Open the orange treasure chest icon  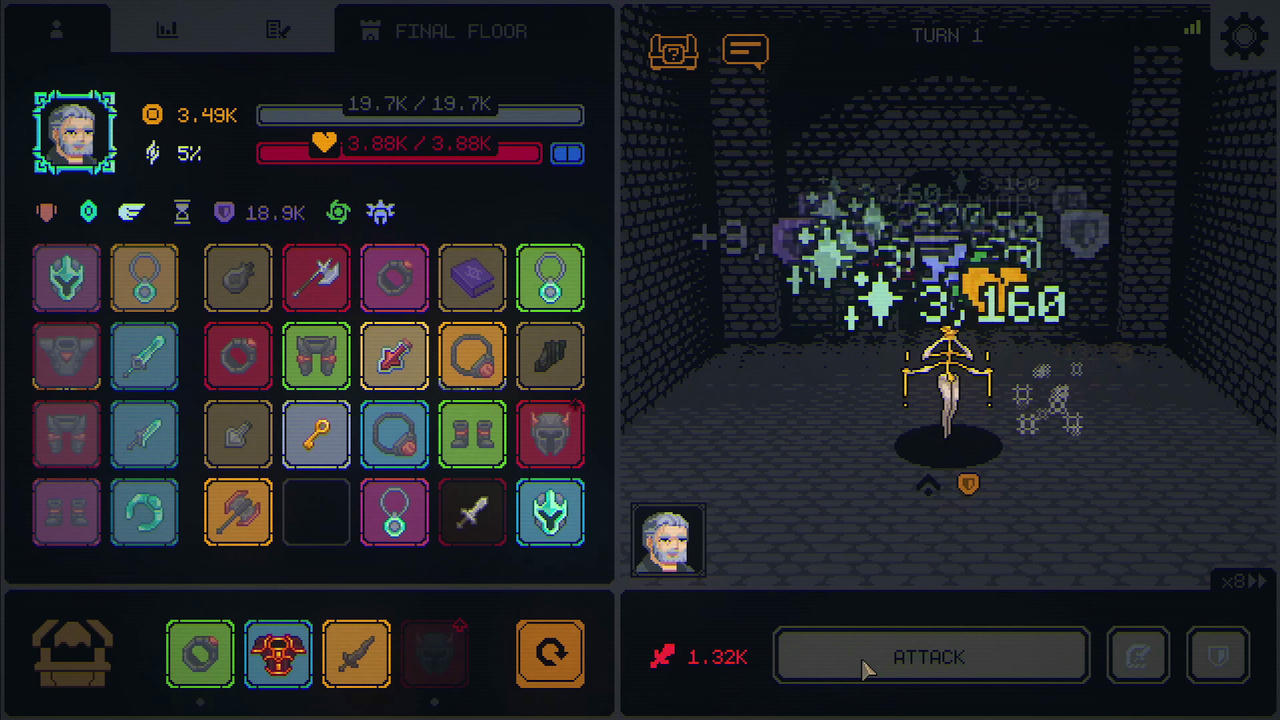(x=673, y=51)
